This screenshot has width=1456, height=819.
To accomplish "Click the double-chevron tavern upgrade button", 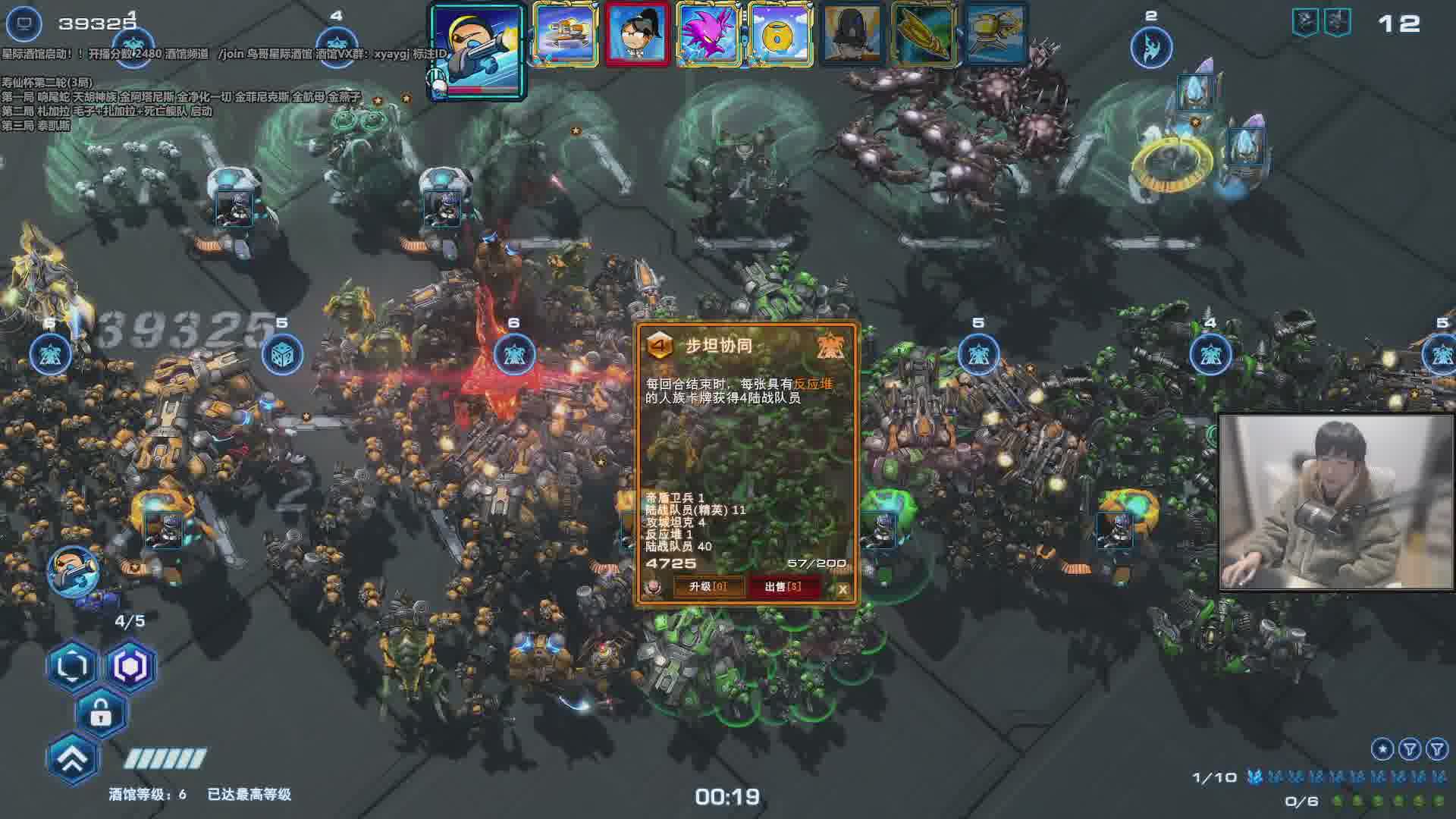I will pos(73,759).
